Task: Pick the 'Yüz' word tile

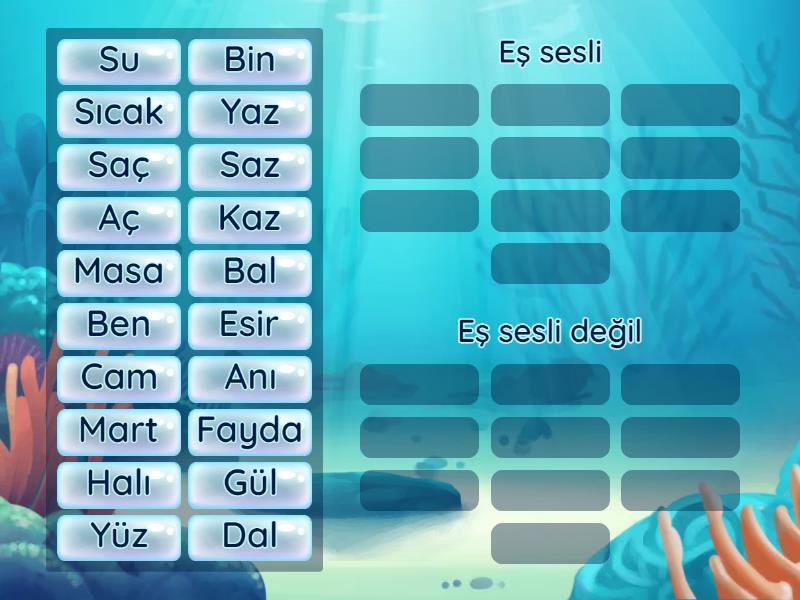Action: [119, 538]
